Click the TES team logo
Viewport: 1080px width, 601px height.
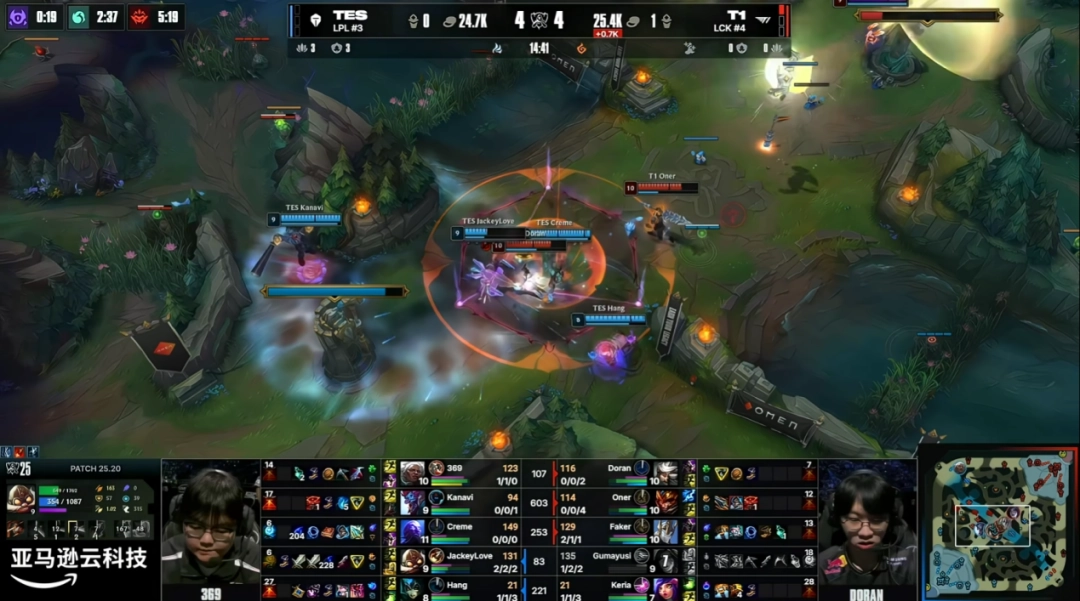pos(314,18)
